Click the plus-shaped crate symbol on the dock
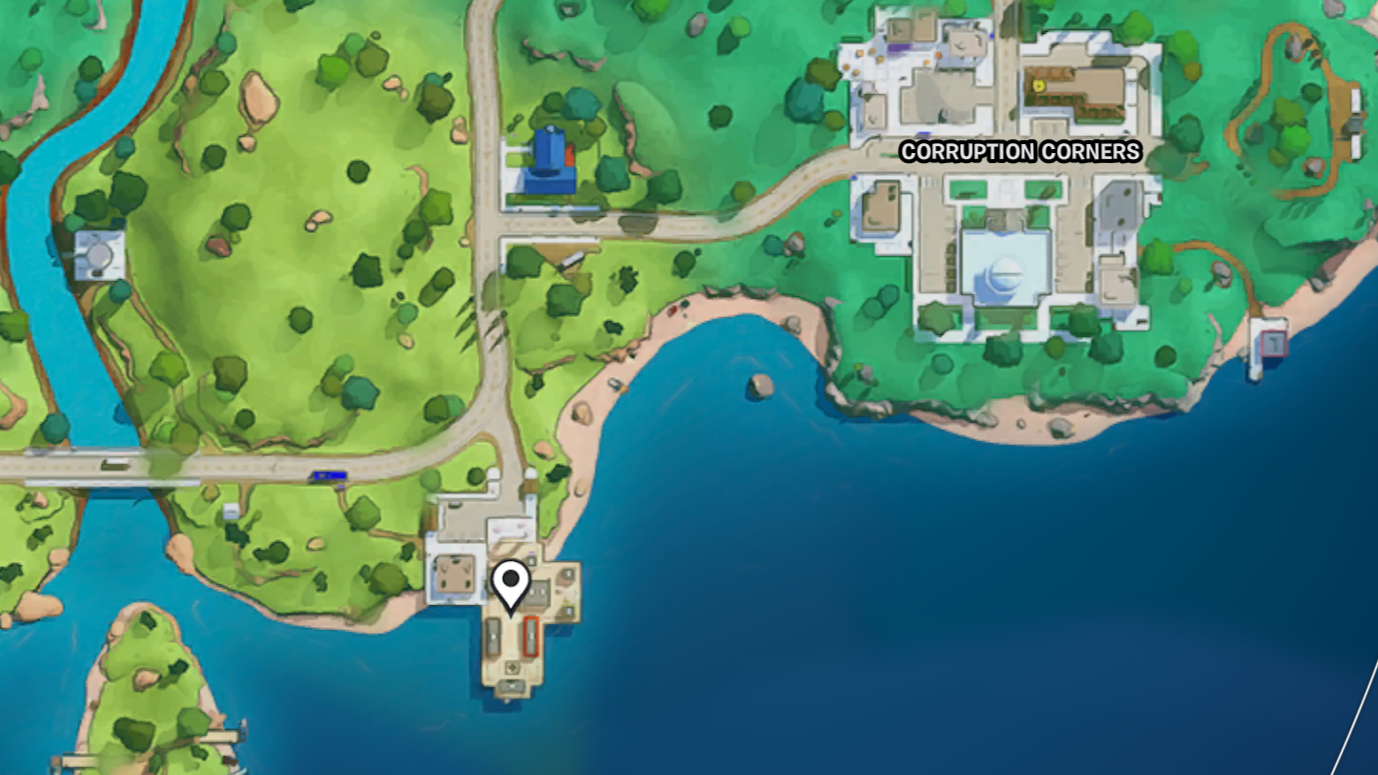This screenshot has height=775, width=1378. (x=512, y=667)
